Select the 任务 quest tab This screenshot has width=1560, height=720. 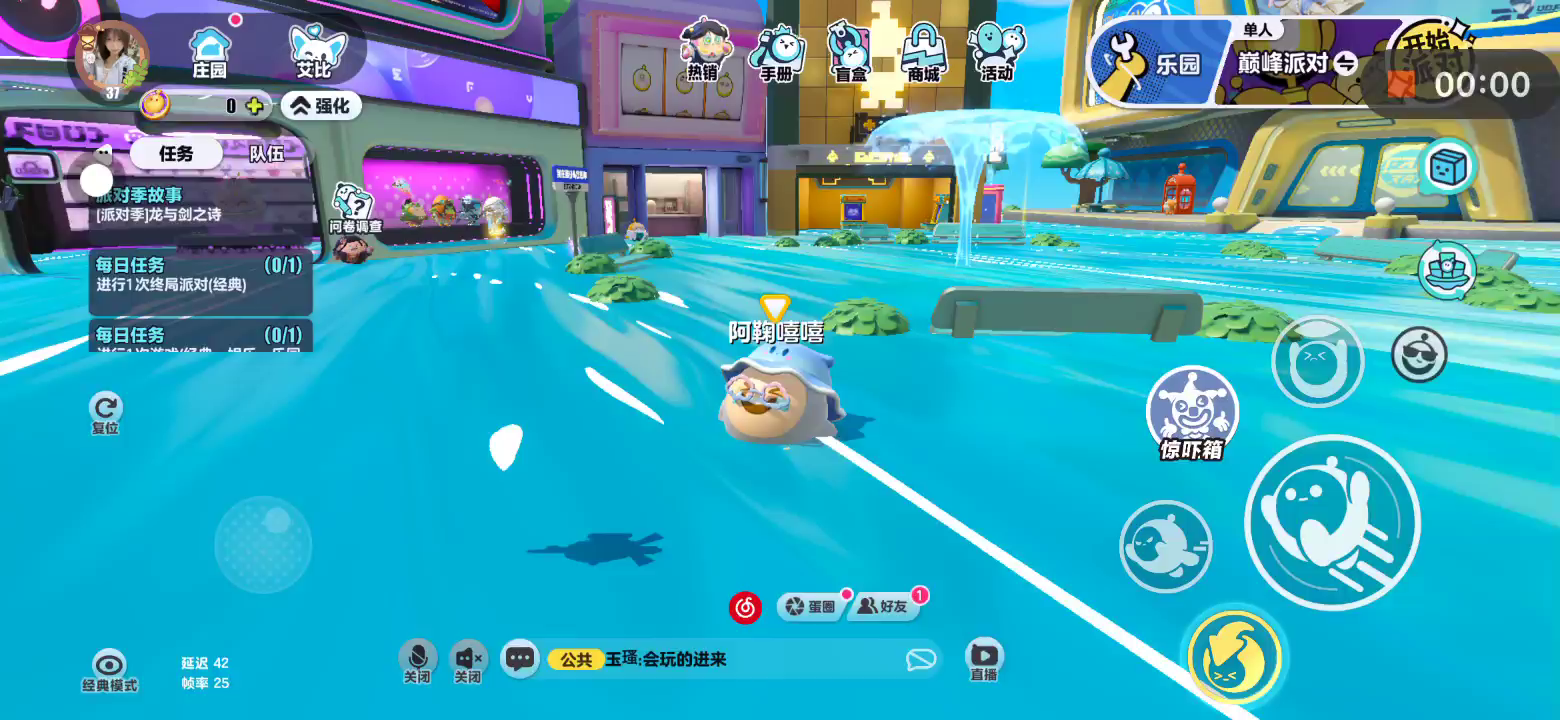[176, 153]
